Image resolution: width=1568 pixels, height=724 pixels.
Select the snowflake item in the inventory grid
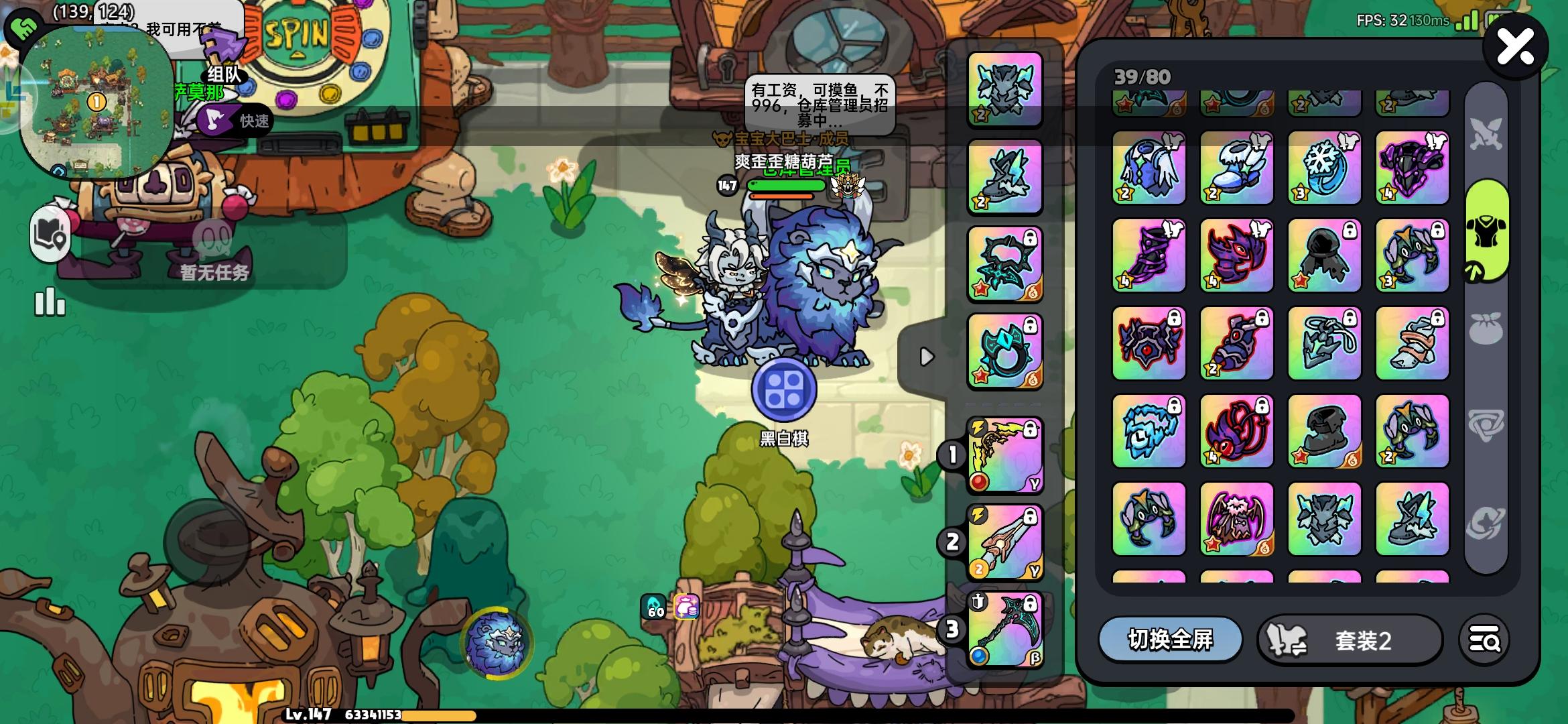1324,168
